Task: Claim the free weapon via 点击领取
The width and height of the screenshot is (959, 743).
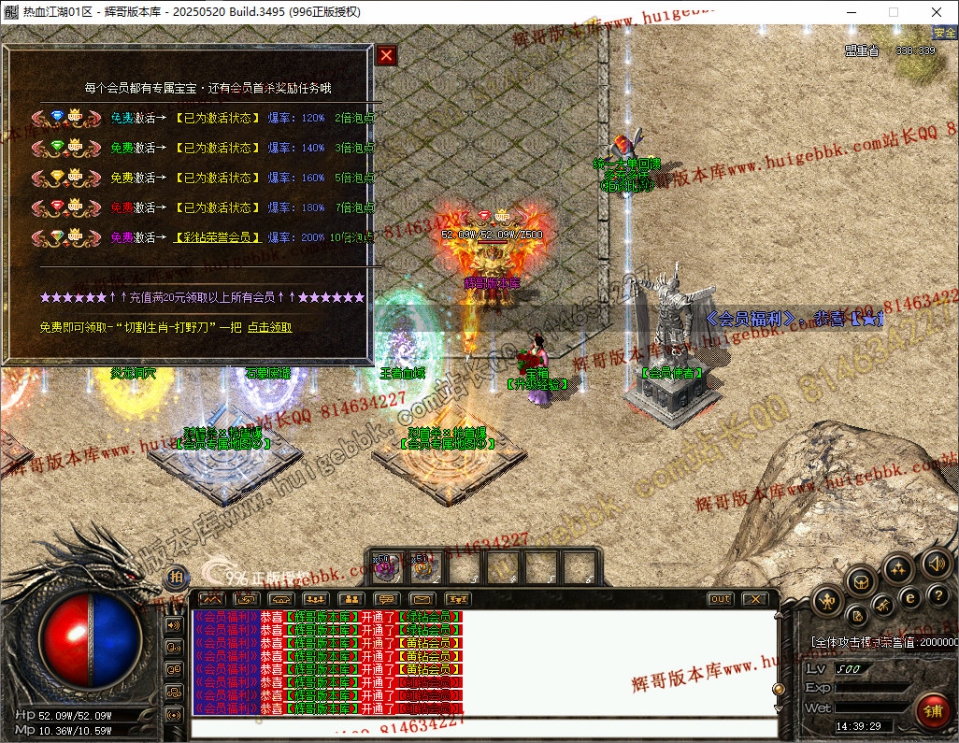Action: click(270, 327)
